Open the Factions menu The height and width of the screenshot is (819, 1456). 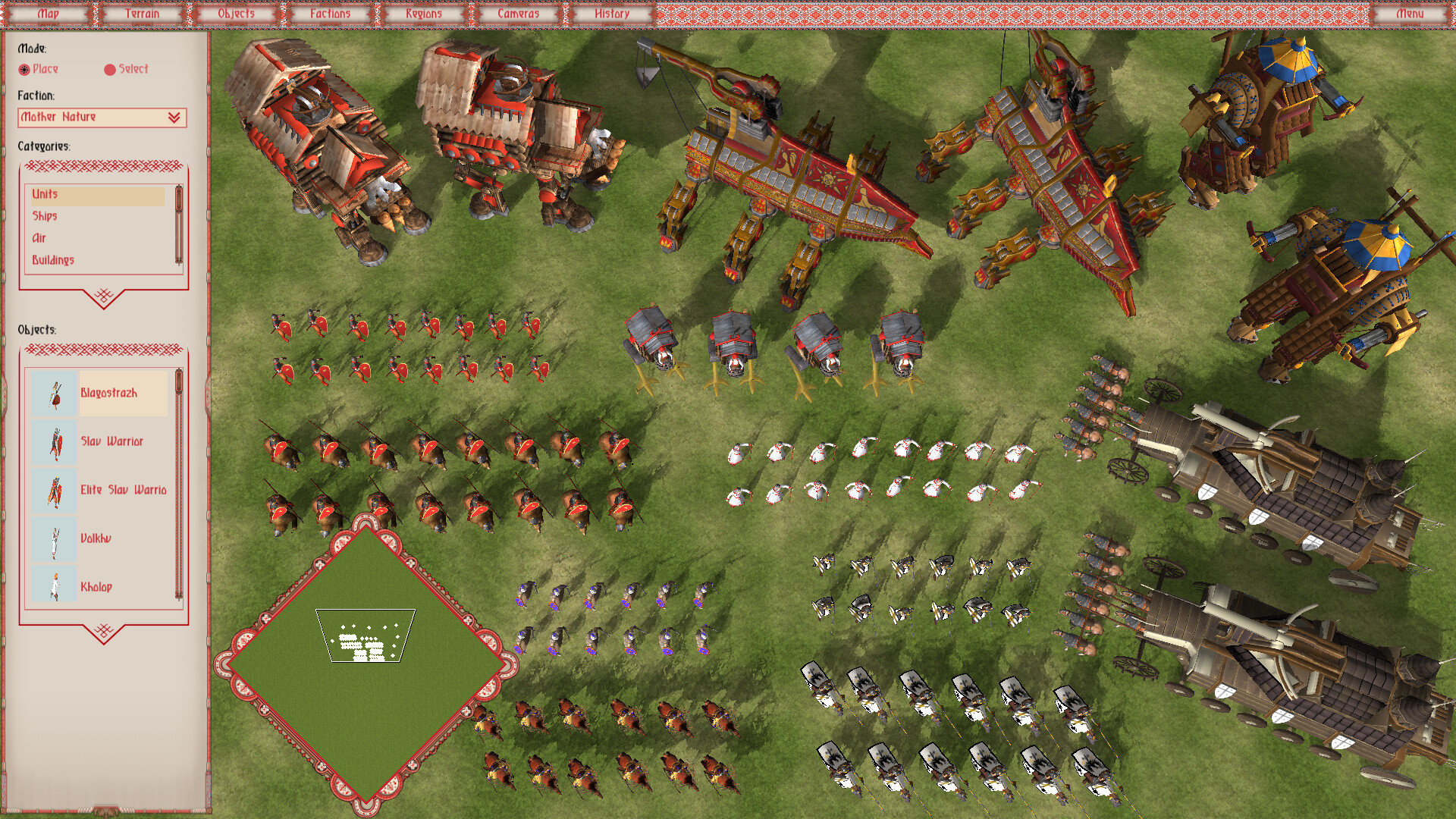pos(329,13)
